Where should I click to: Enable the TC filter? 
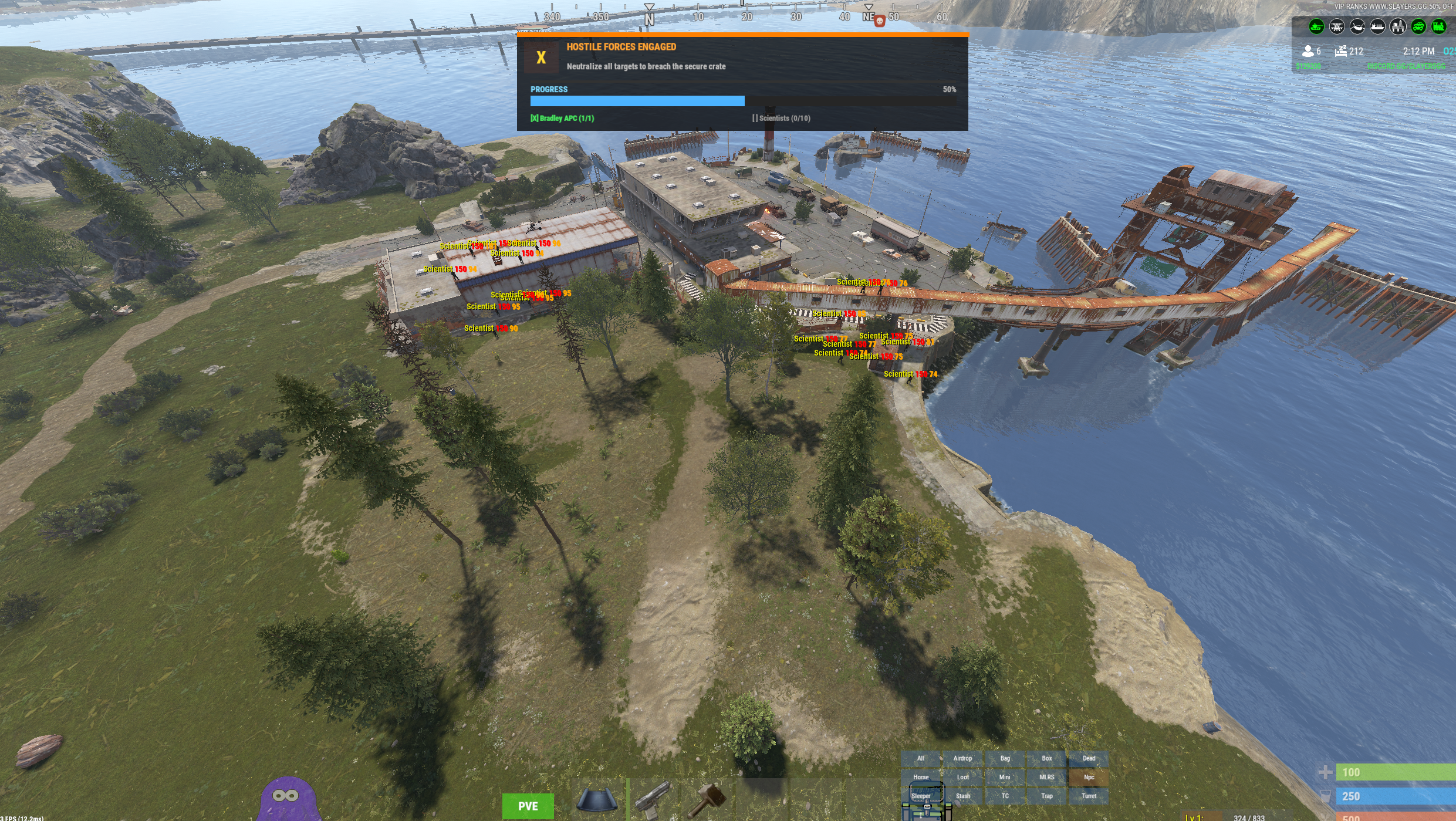pyautogui.click(x=1005, y=796)
